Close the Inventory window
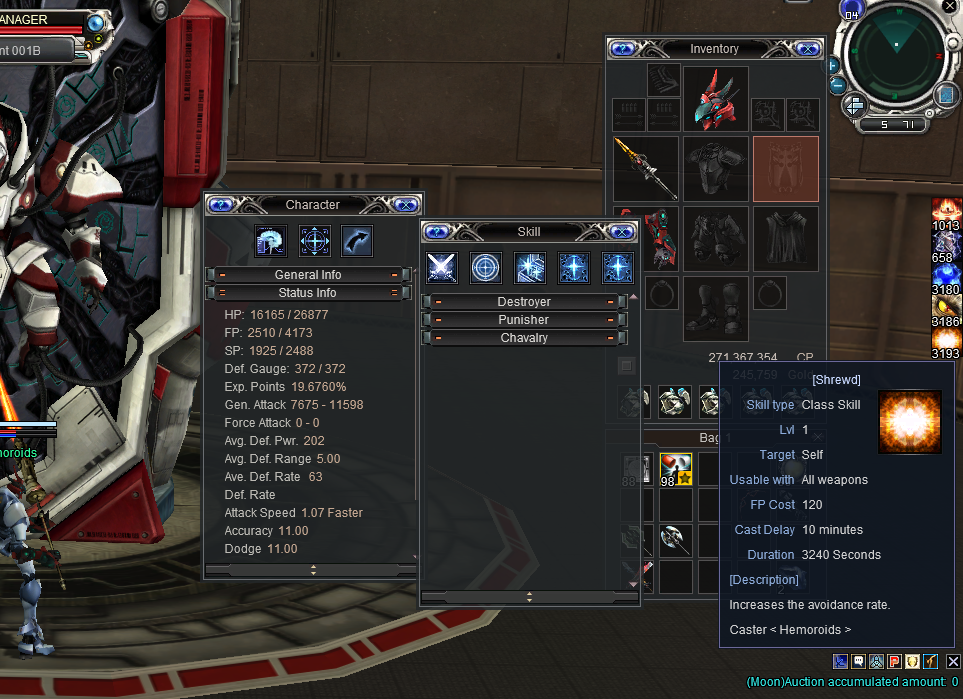Image resolution: width=963 pixels, height=699 pixels. (x=808, y=48)
